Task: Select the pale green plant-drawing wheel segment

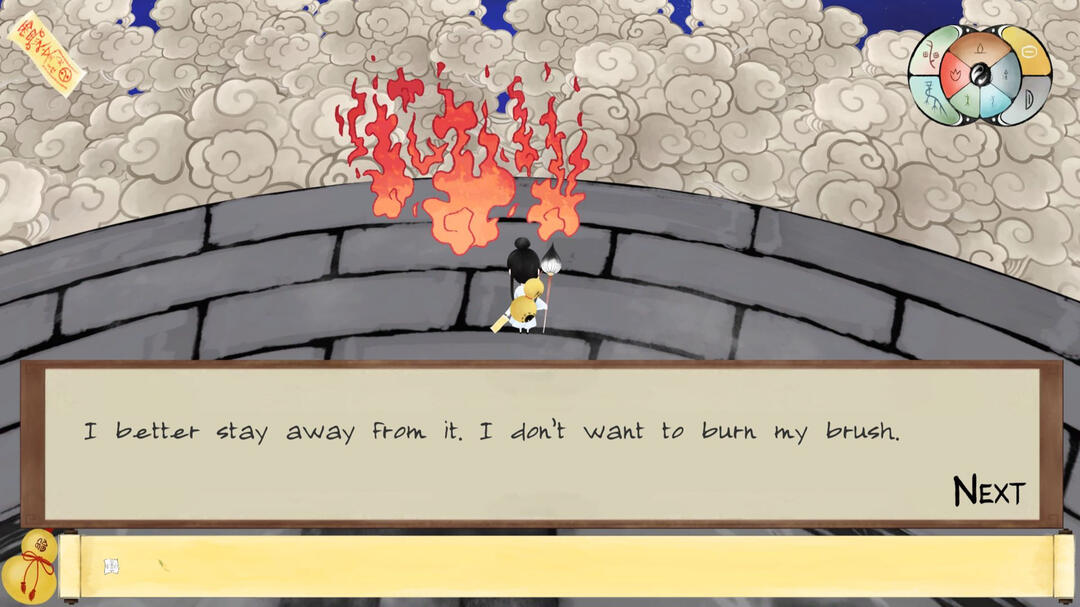Action: click(x=930, y=52)
